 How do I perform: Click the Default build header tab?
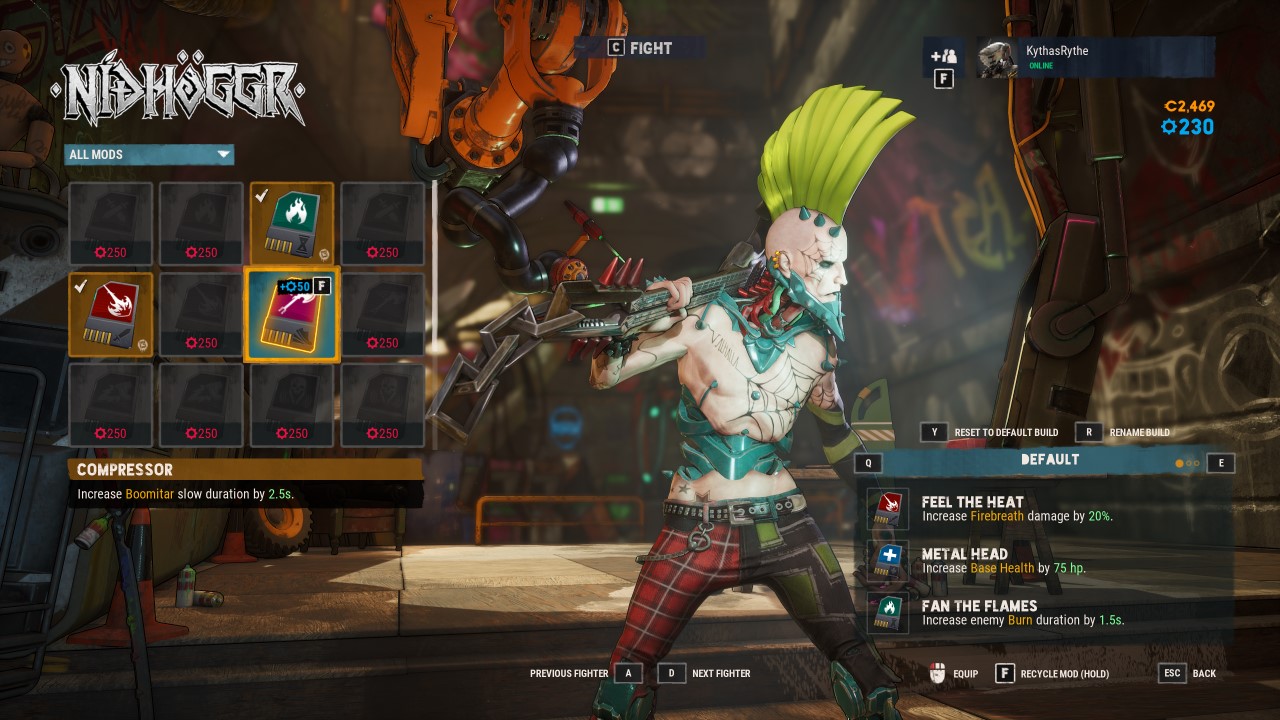point(1050,460)
